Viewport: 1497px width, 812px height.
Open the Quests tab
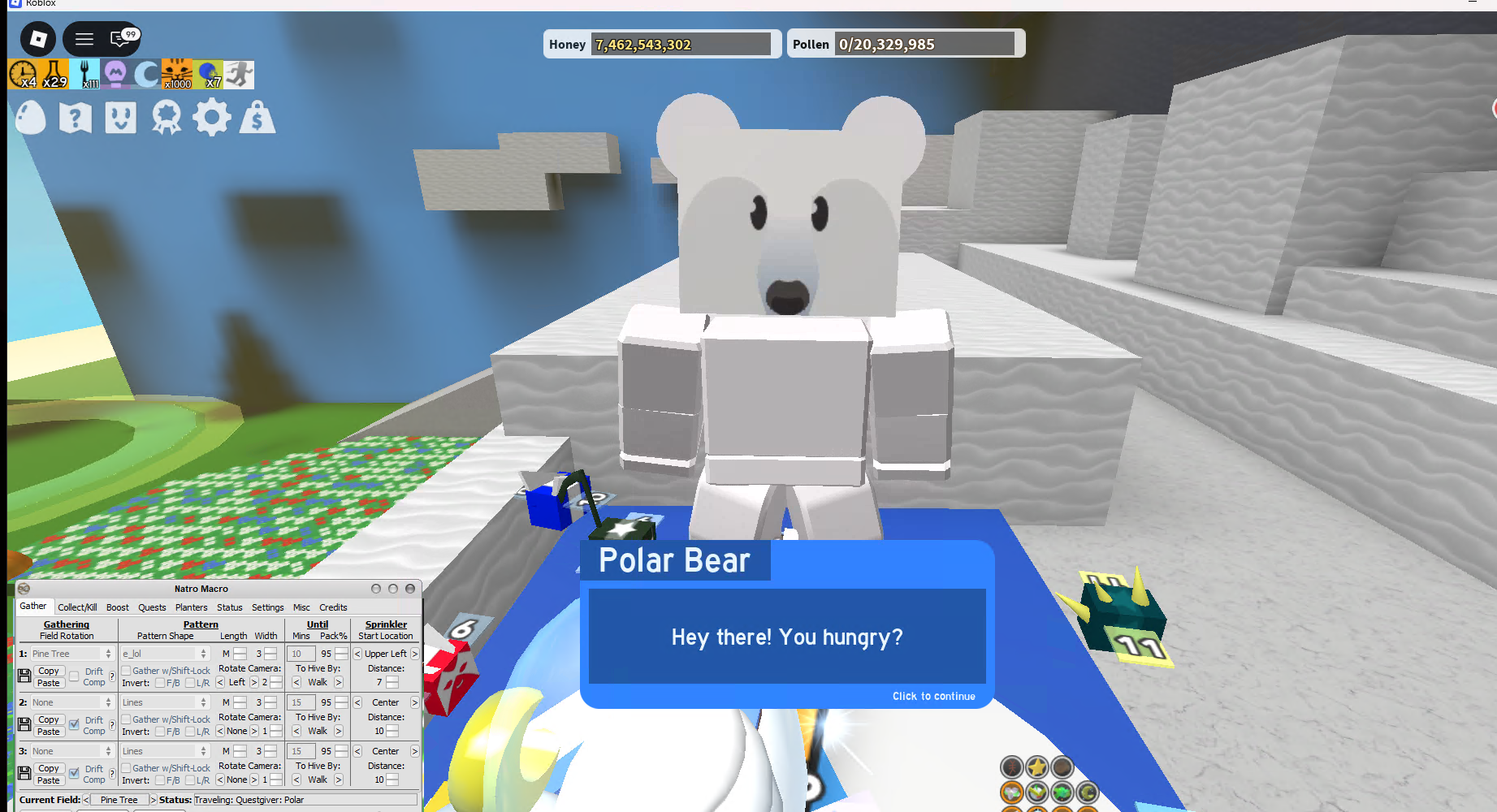tap(153, 607)
